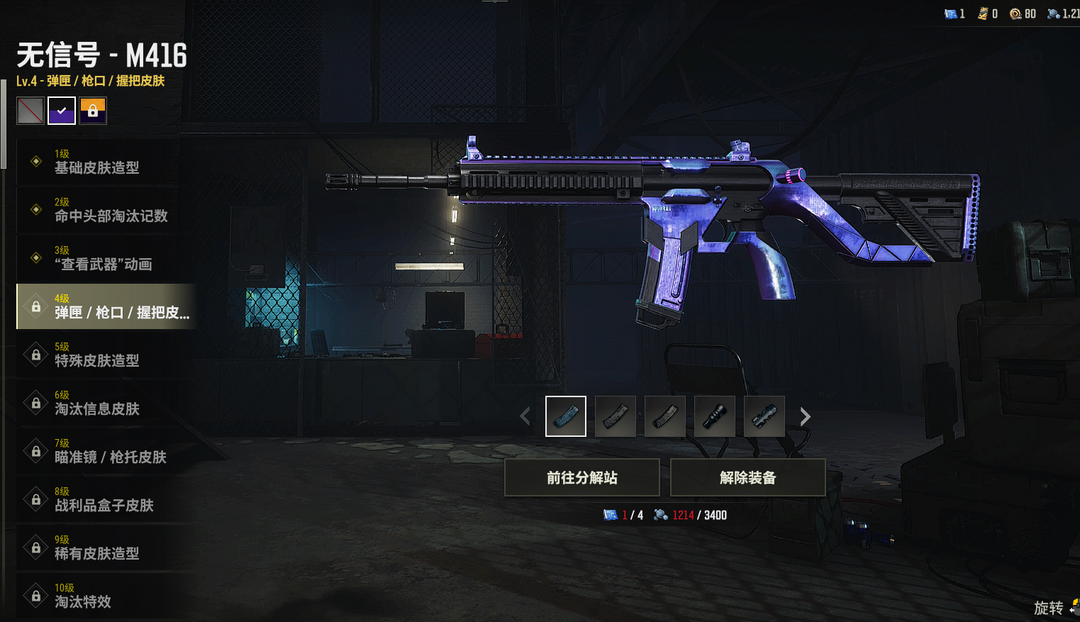1080x622 pixels.
Task: Click the 前往分解站 button
Action: (582, 478)
